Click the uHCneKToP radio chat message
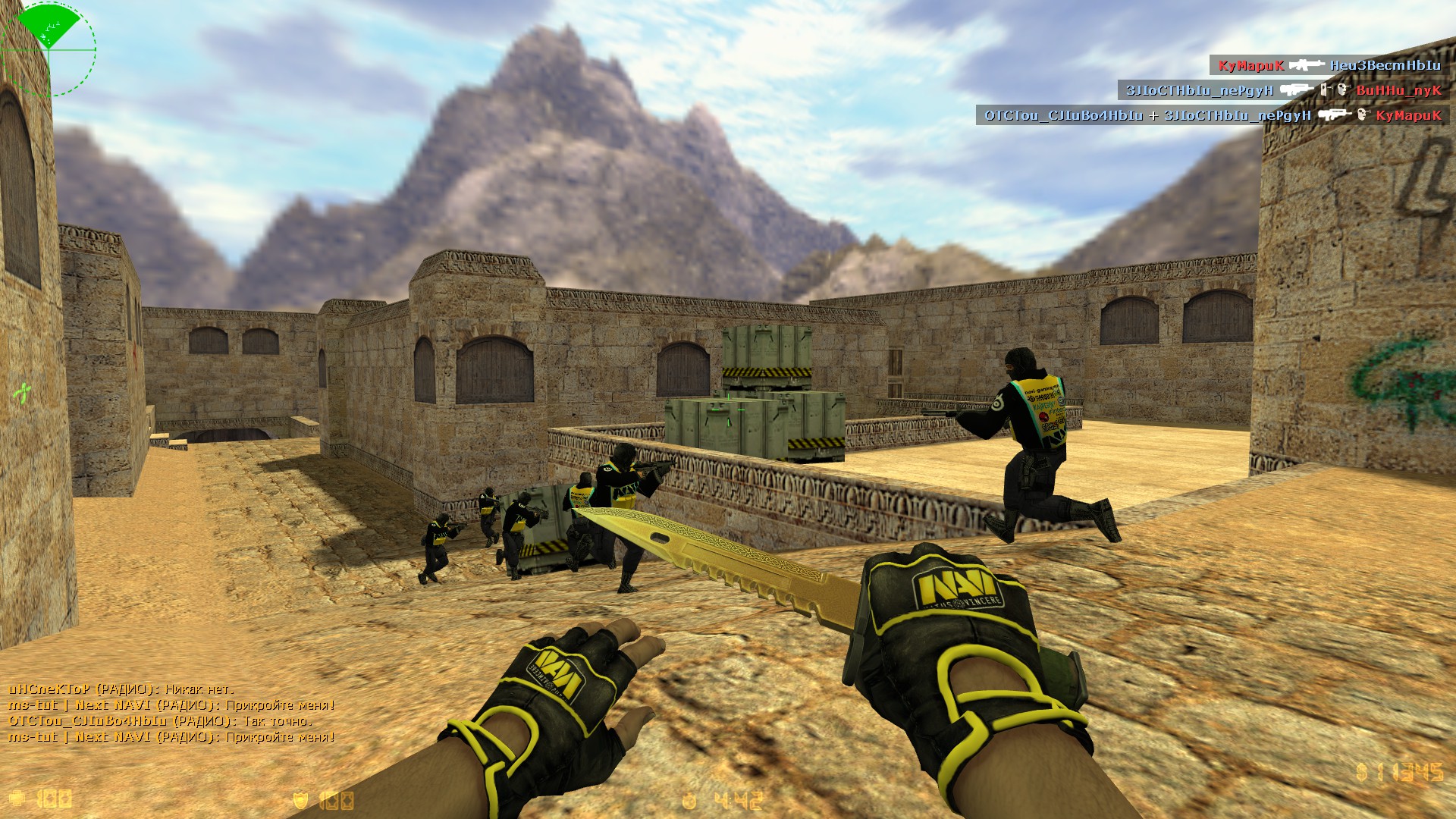The image size is (1456, 819). point(121,689)
